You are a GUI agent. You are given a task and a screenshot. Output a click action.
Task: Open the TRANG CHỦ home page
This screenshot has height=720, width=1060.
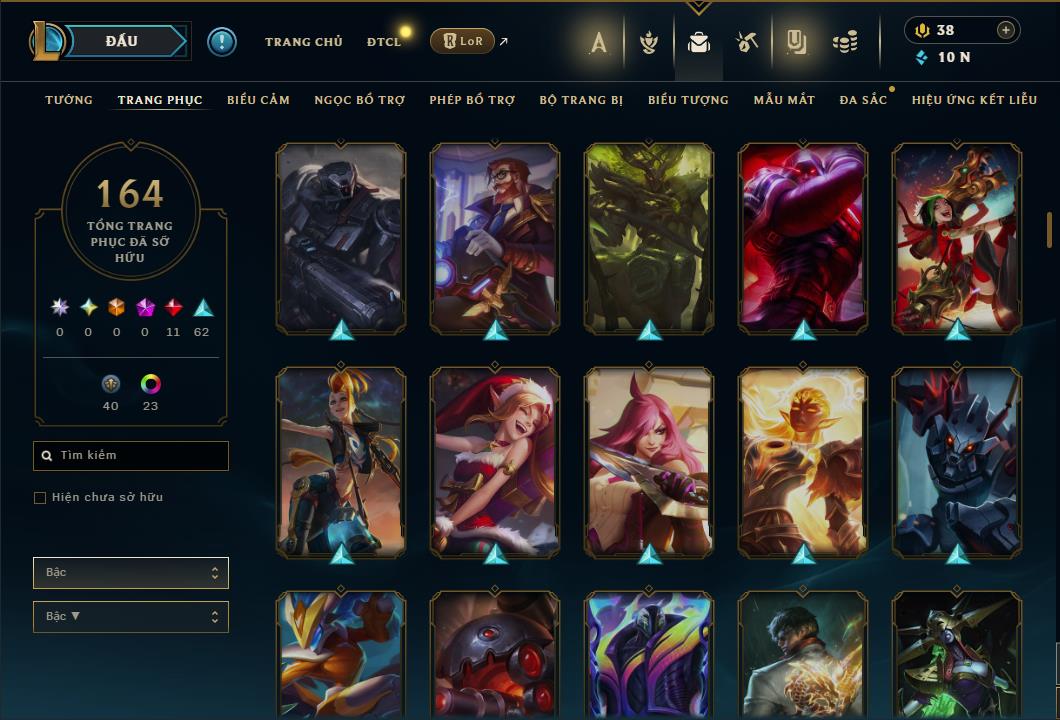(303, 42)
